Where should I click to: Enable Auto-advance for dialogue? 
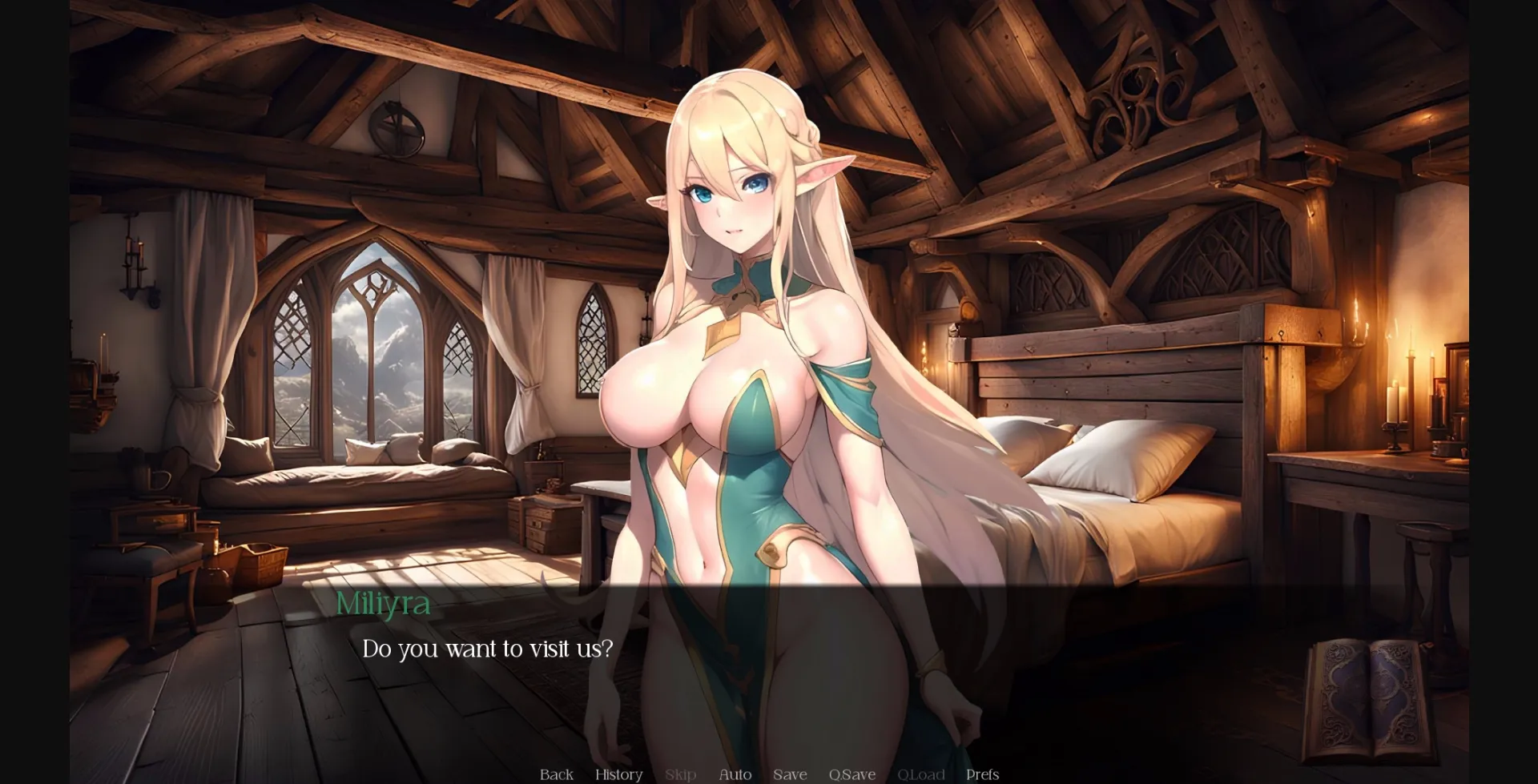(735, 774)
